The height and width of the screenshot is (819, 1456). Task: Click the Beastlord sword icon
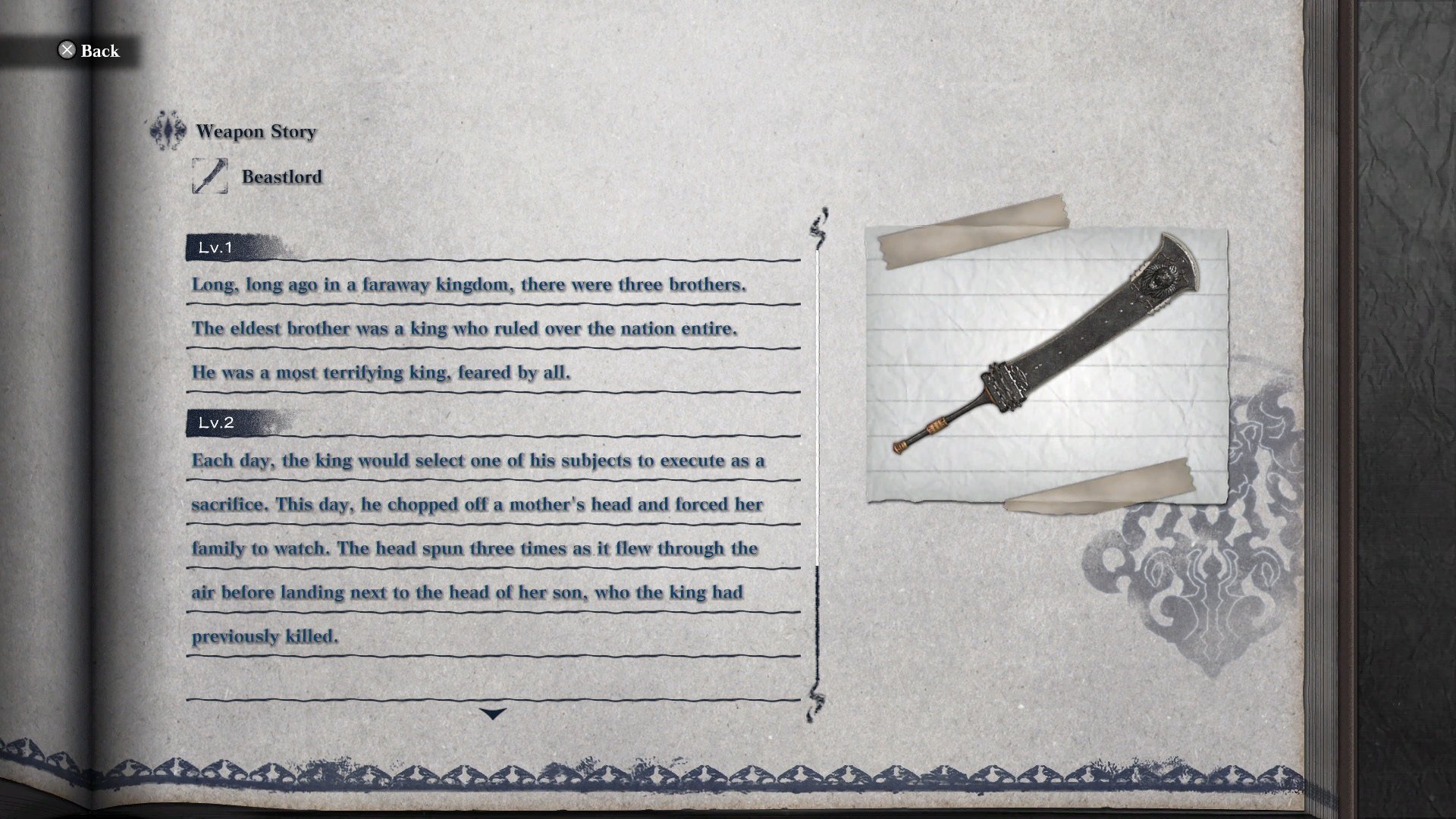[x=212, y=176]
